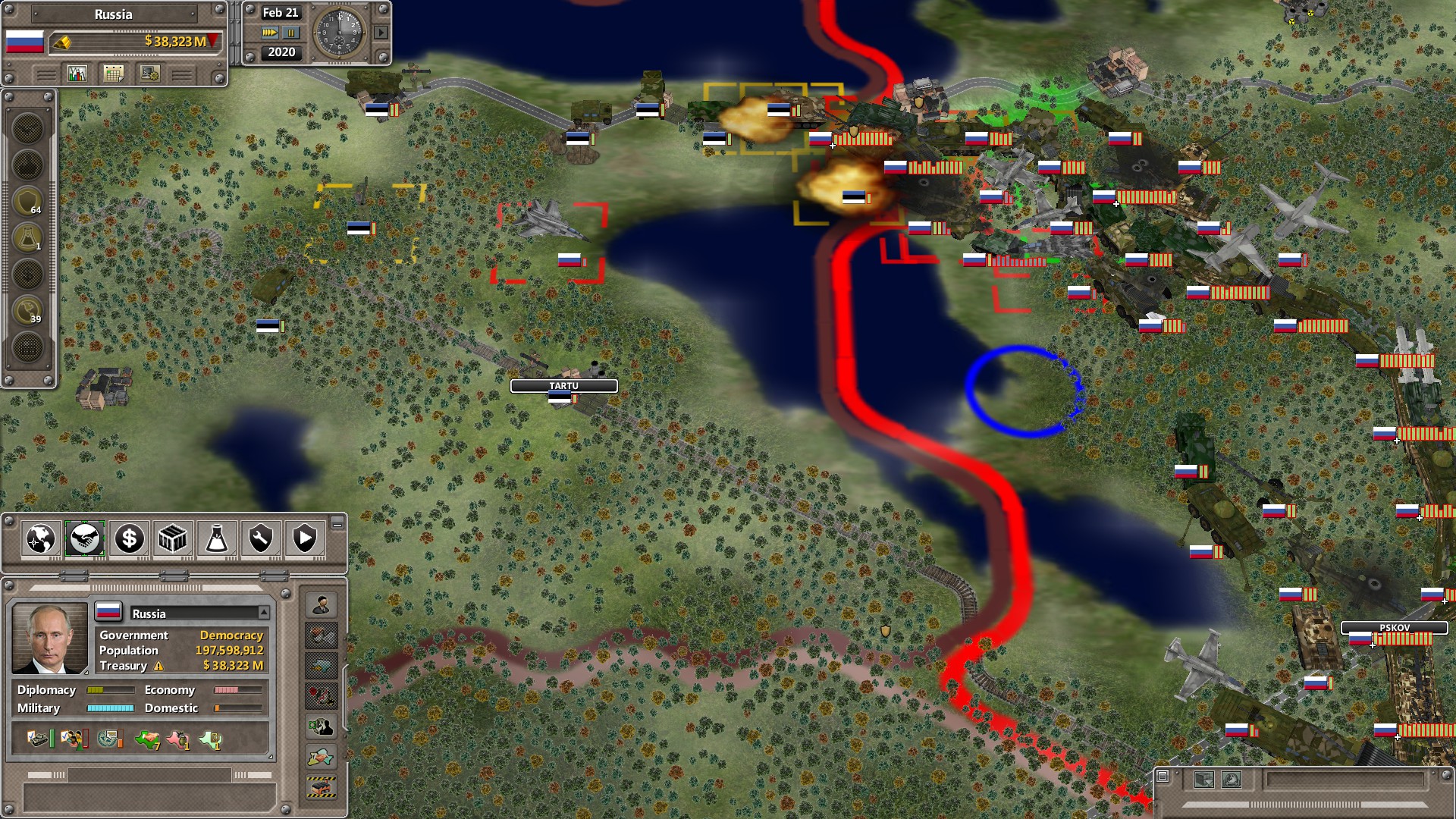Image resolution: width=1456 pixels, height=819 pixels.
Task: Pause the game clock
Action: [x=291, y=32]
